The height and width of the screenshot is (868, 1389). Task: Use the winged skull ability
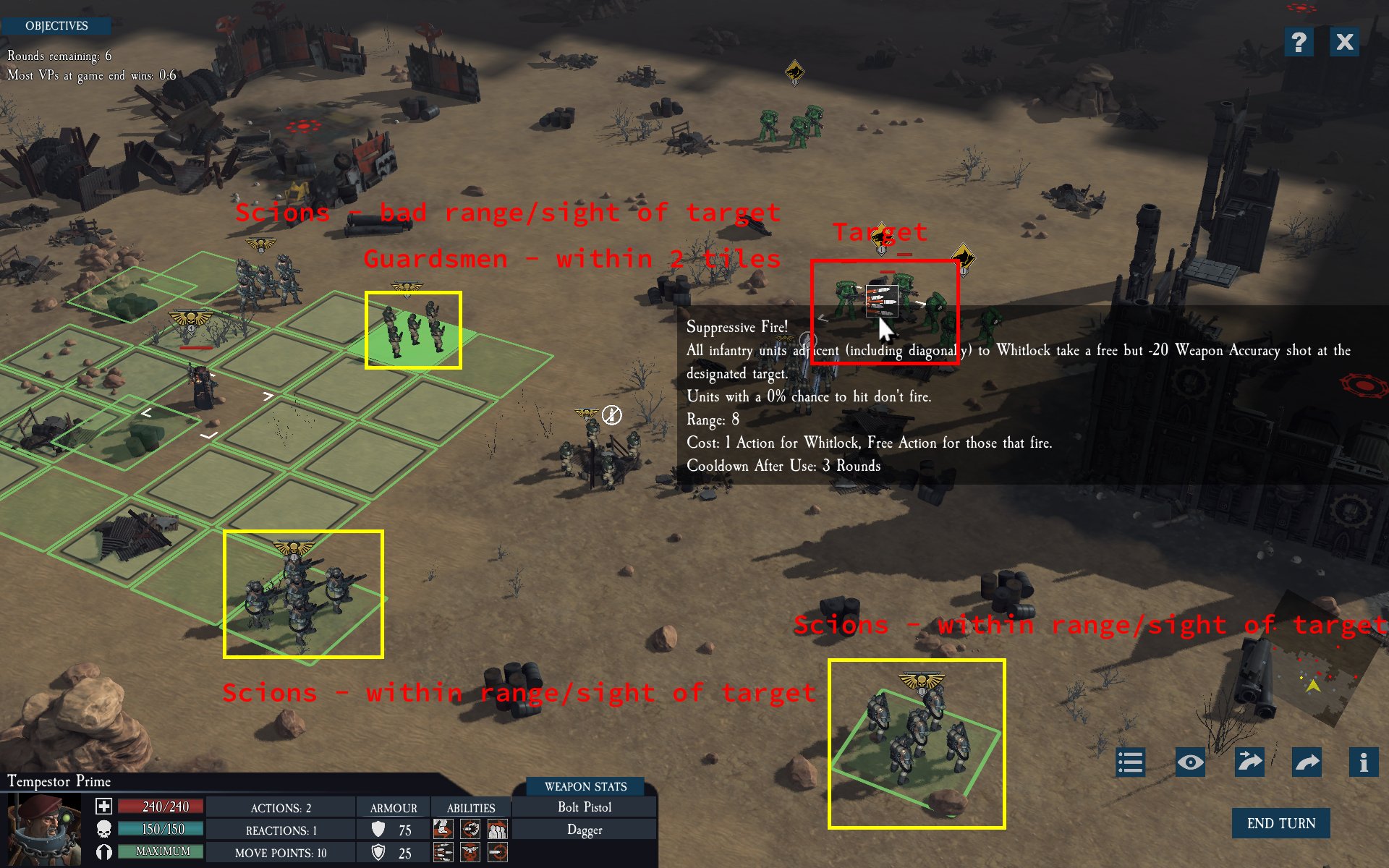pyautogui.click(x=470, y=854)
